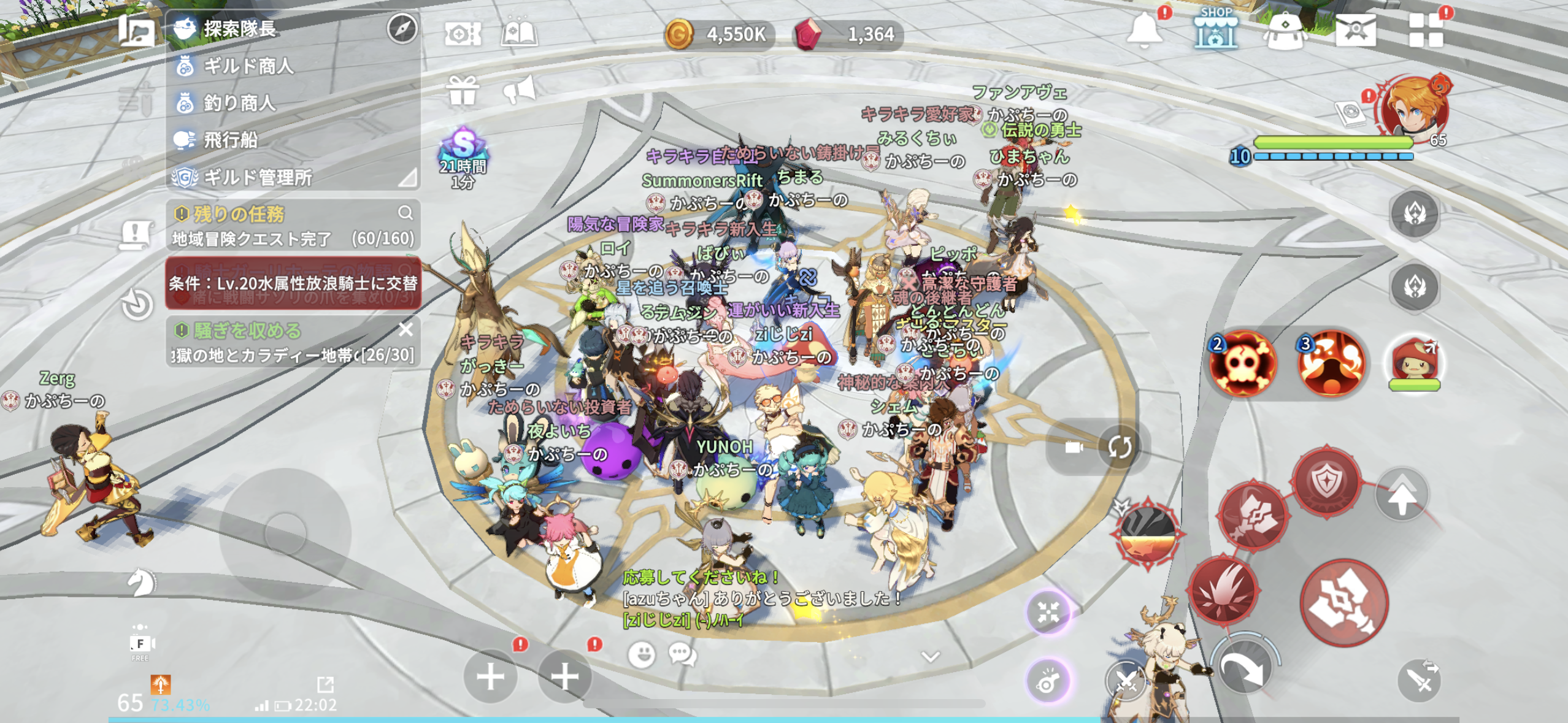Open the emoji smiley chat button
The image size is (1568, 723).
click(642, 654)
